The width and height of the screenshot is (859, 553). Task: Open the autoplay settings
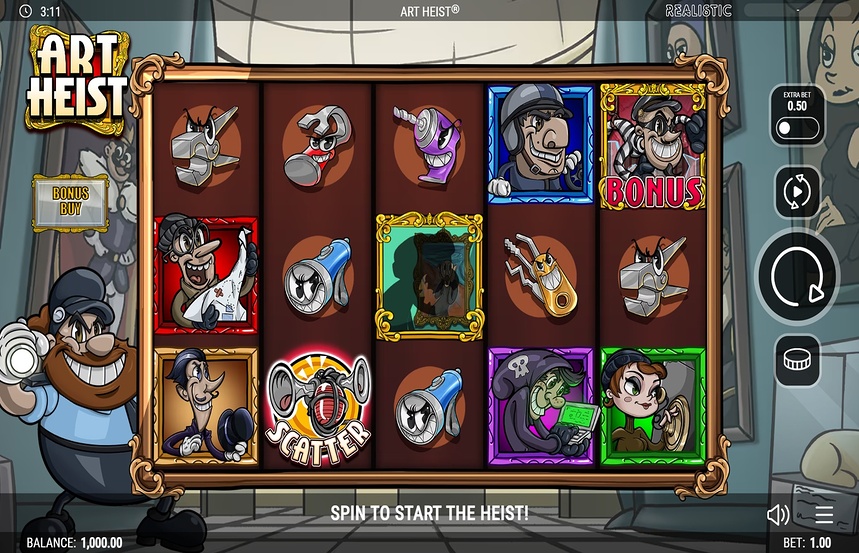[x=797, y=192]
